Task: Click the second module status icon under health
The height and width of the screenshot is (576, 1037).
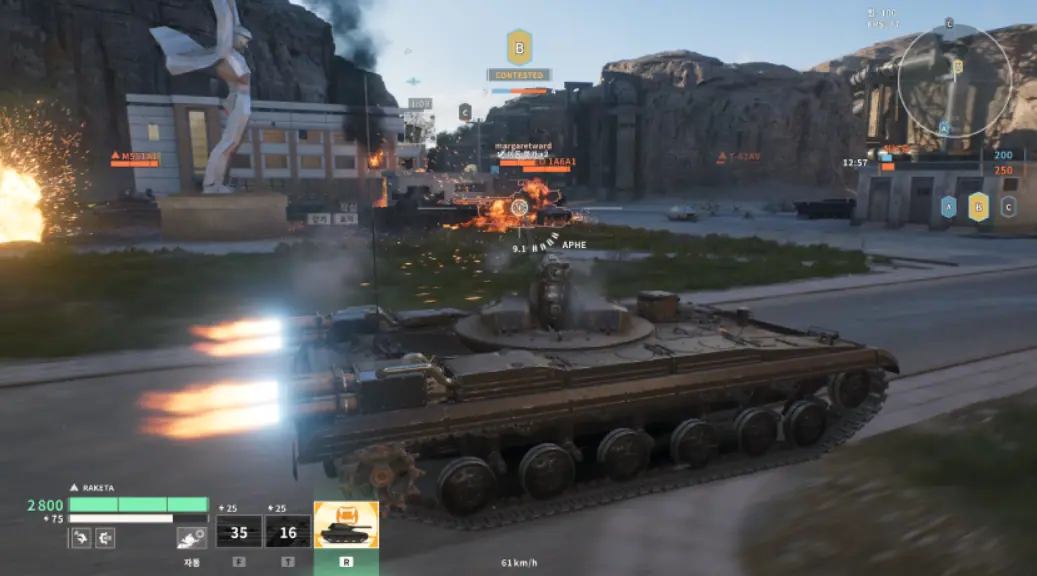Action: [104, 538]
